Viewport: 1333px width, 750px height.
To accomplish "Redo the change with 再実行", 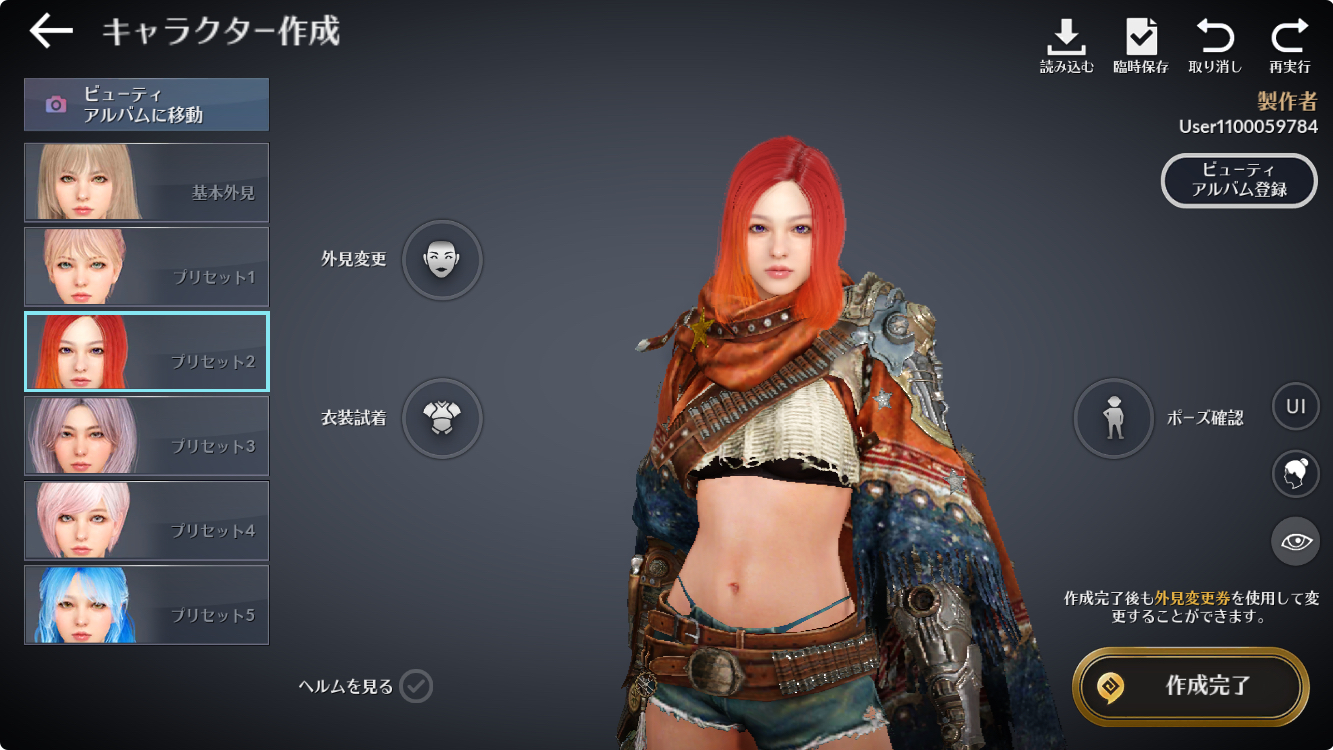I will [1290, 46].
